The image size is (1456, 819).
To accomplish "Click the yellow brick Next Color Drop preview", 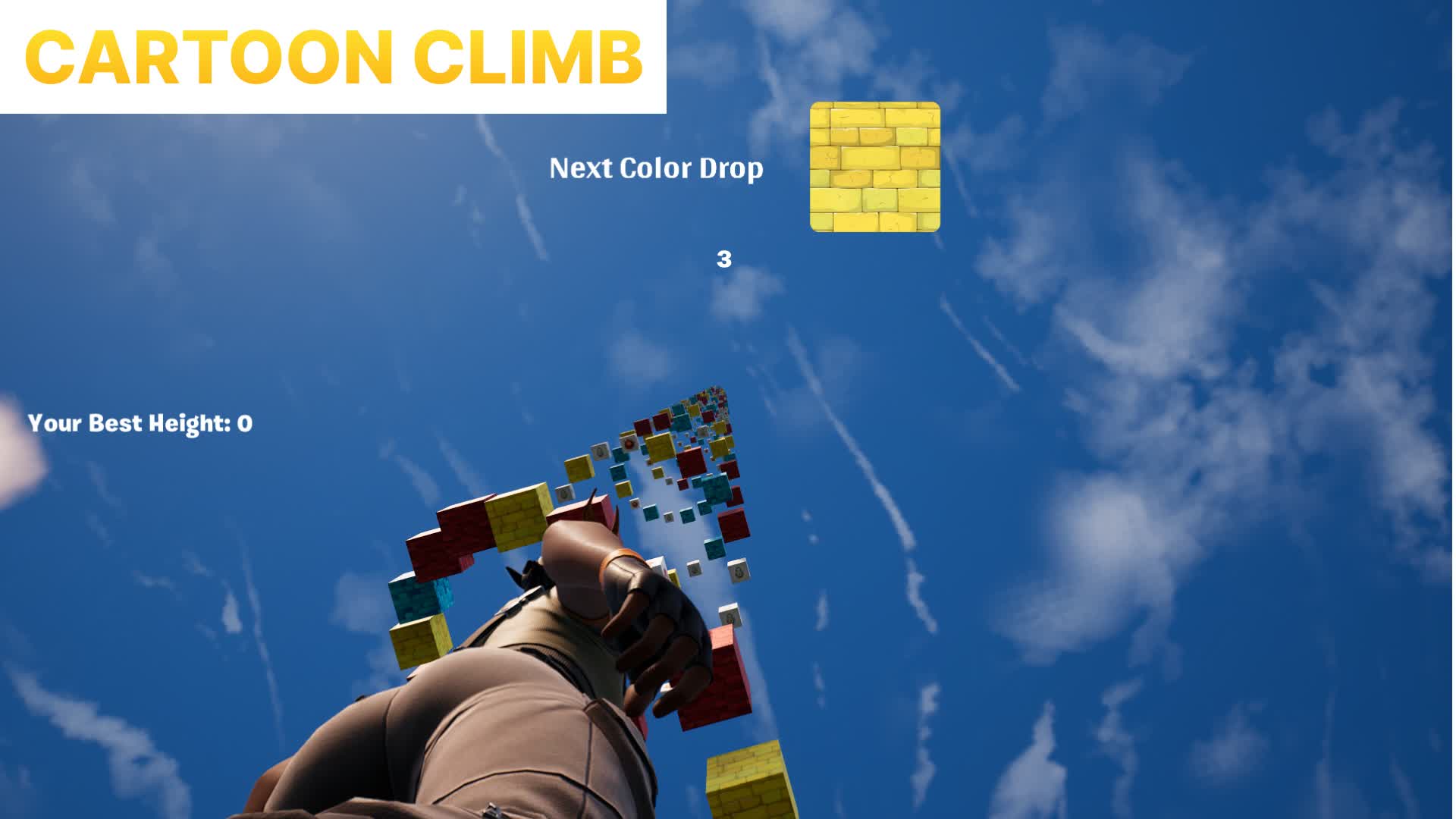I will coord(876,168).
